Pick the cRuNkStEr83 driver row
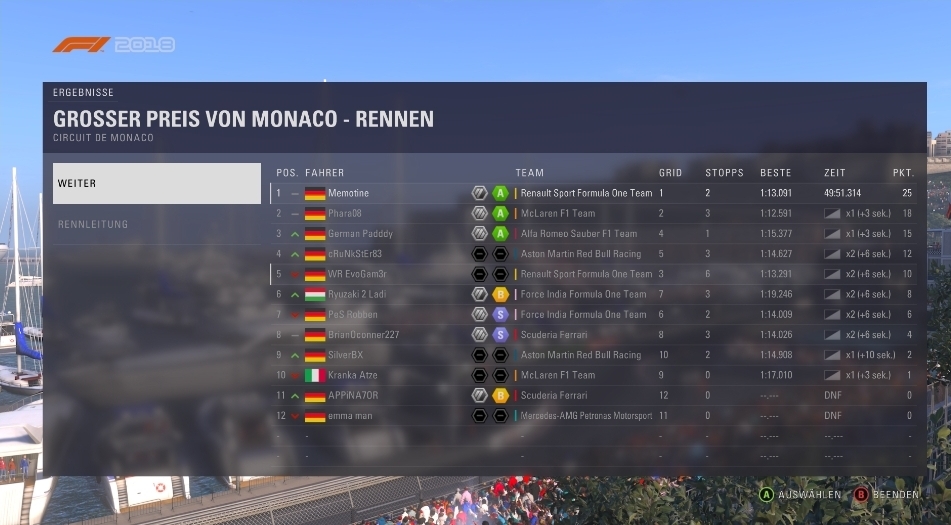951x525 pixels. (x=594, y=254)
